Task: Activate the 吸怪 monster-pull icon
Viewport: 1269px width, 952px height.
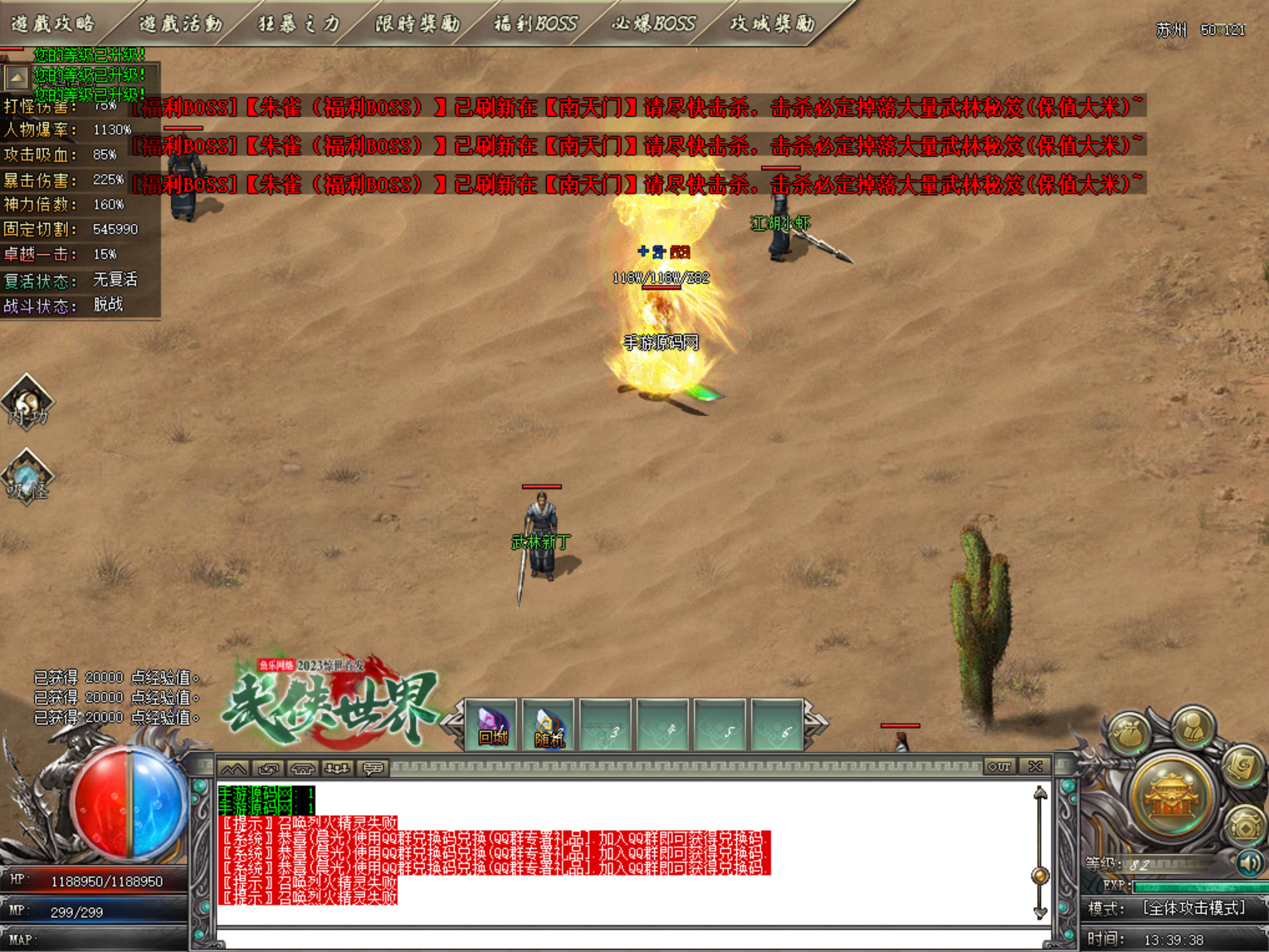Action: (27, 477)
